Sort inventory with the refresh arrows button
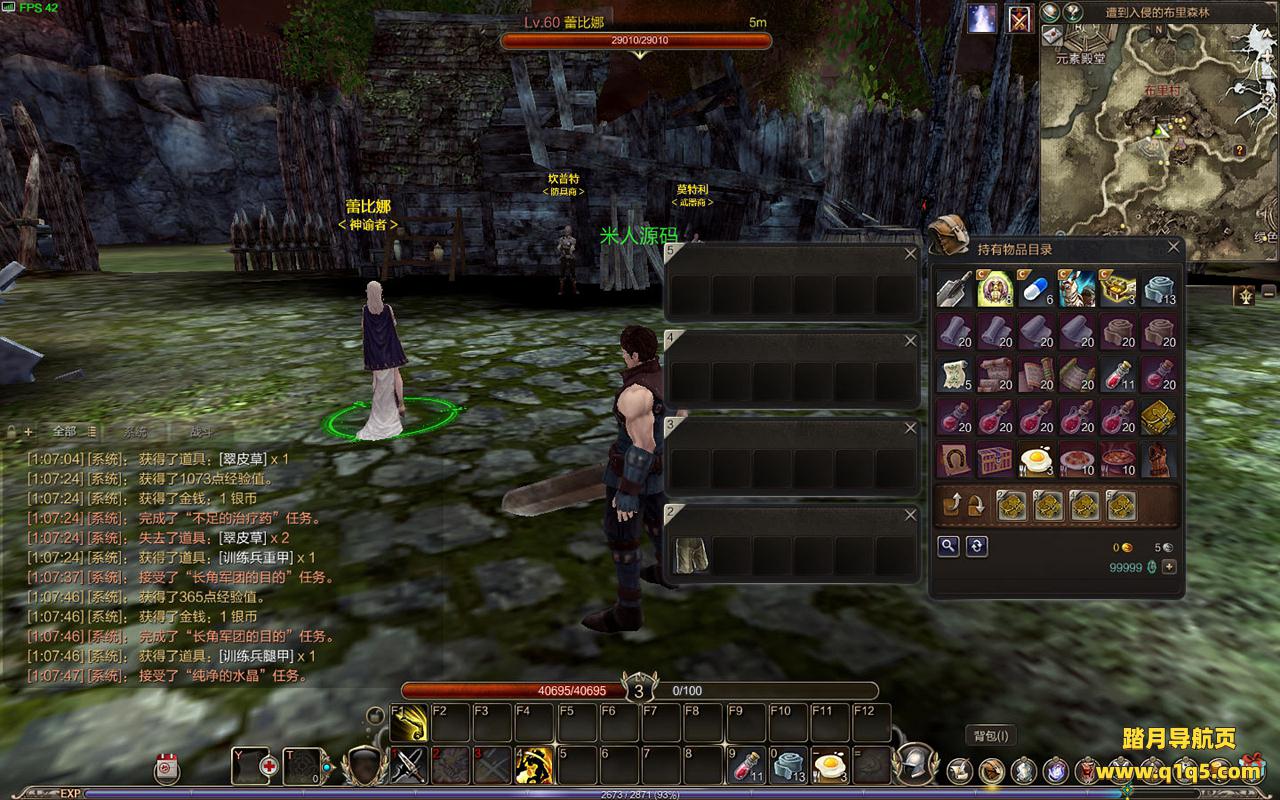1280x800 pixels. [x=977, y=546]
